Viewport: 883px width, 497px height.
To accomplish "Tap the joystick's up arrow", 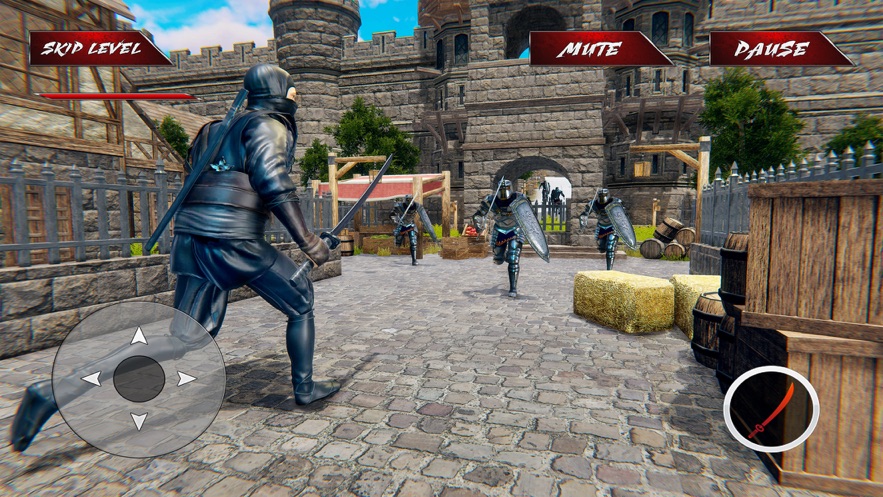I will pos(139,337).
